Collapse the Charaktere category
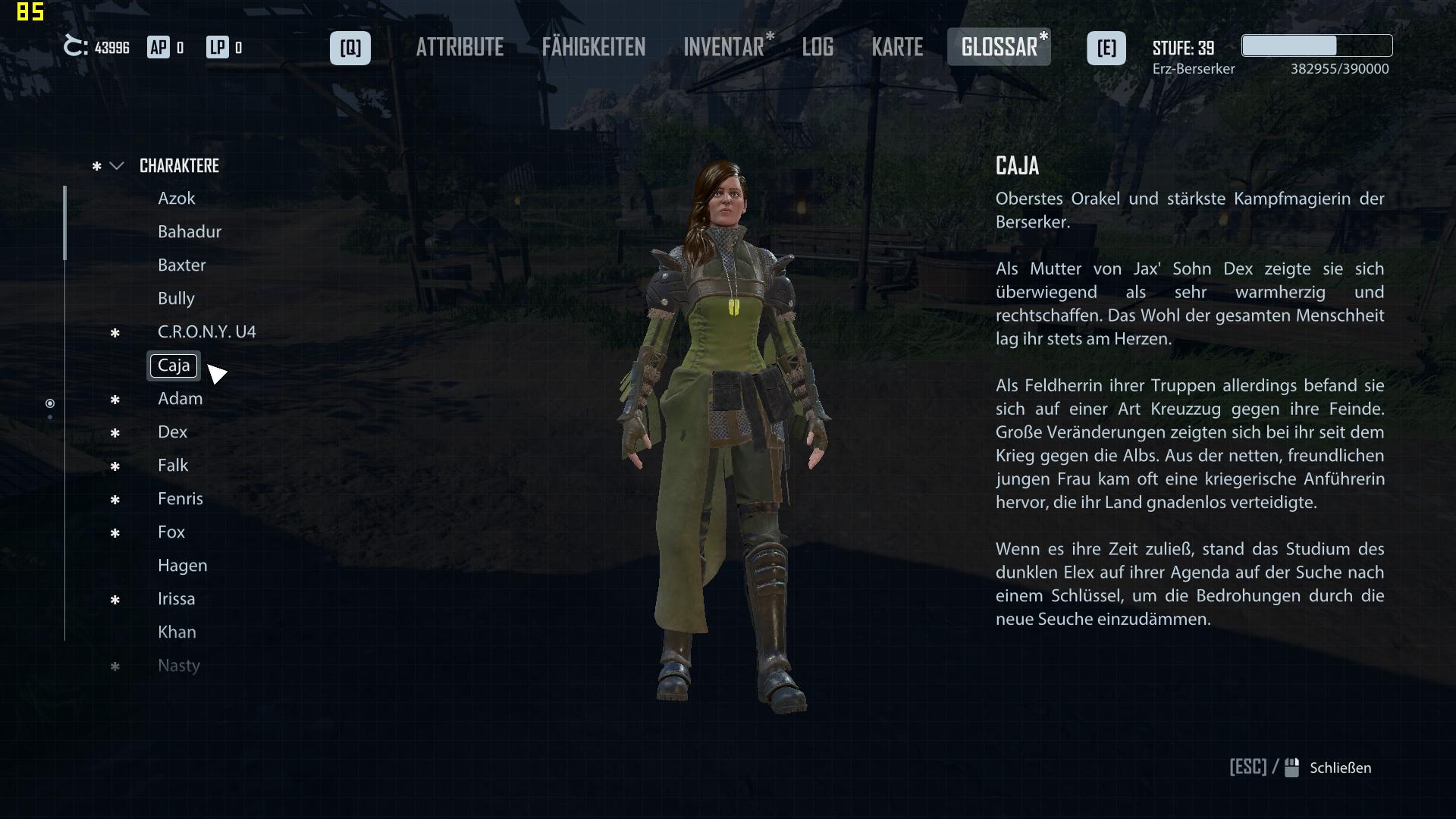The width and height of the screenshot is (1456, 819). (x=117, y=166)
